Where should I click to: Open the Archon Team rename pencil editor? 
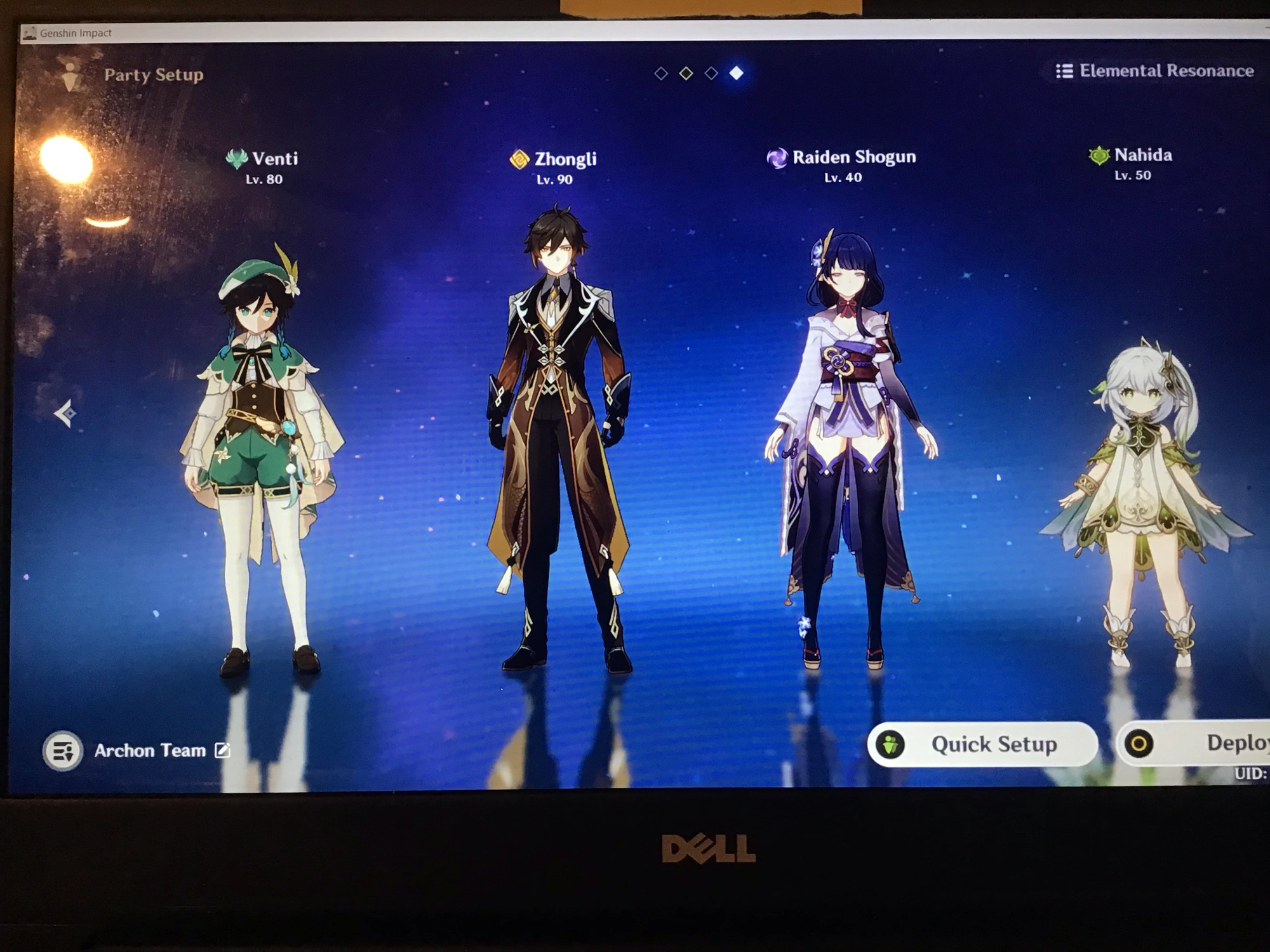[x=222, y=751]
